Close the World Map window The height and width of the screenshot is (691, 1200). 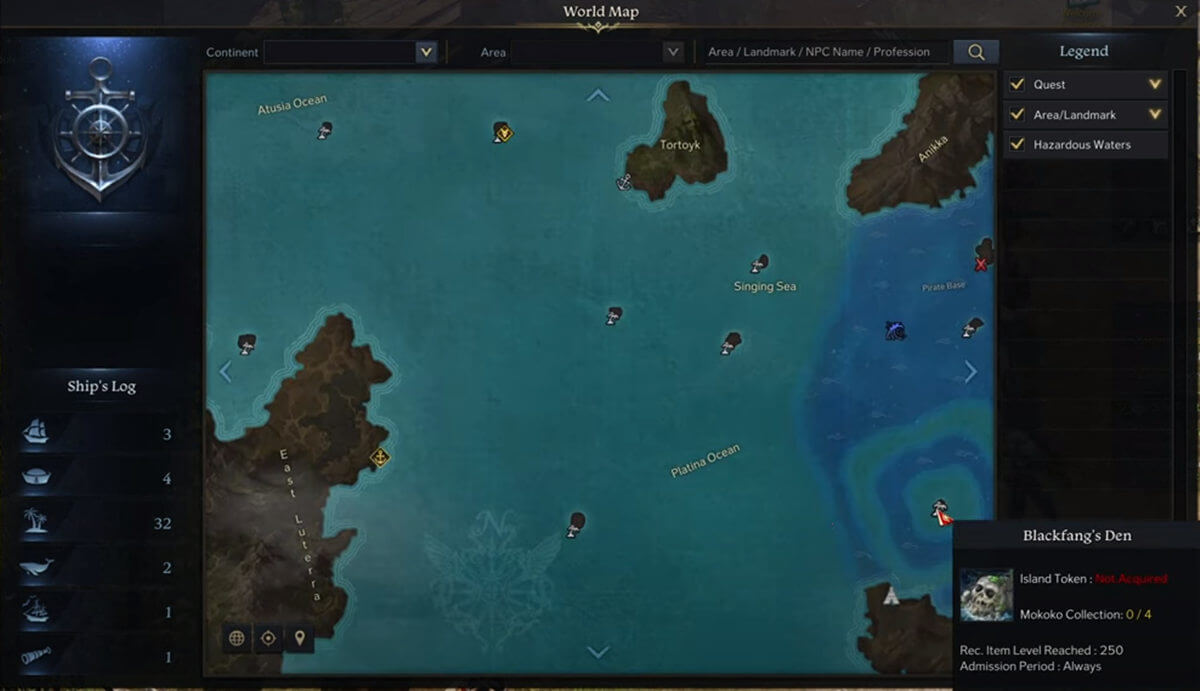tap(1180, 11)
